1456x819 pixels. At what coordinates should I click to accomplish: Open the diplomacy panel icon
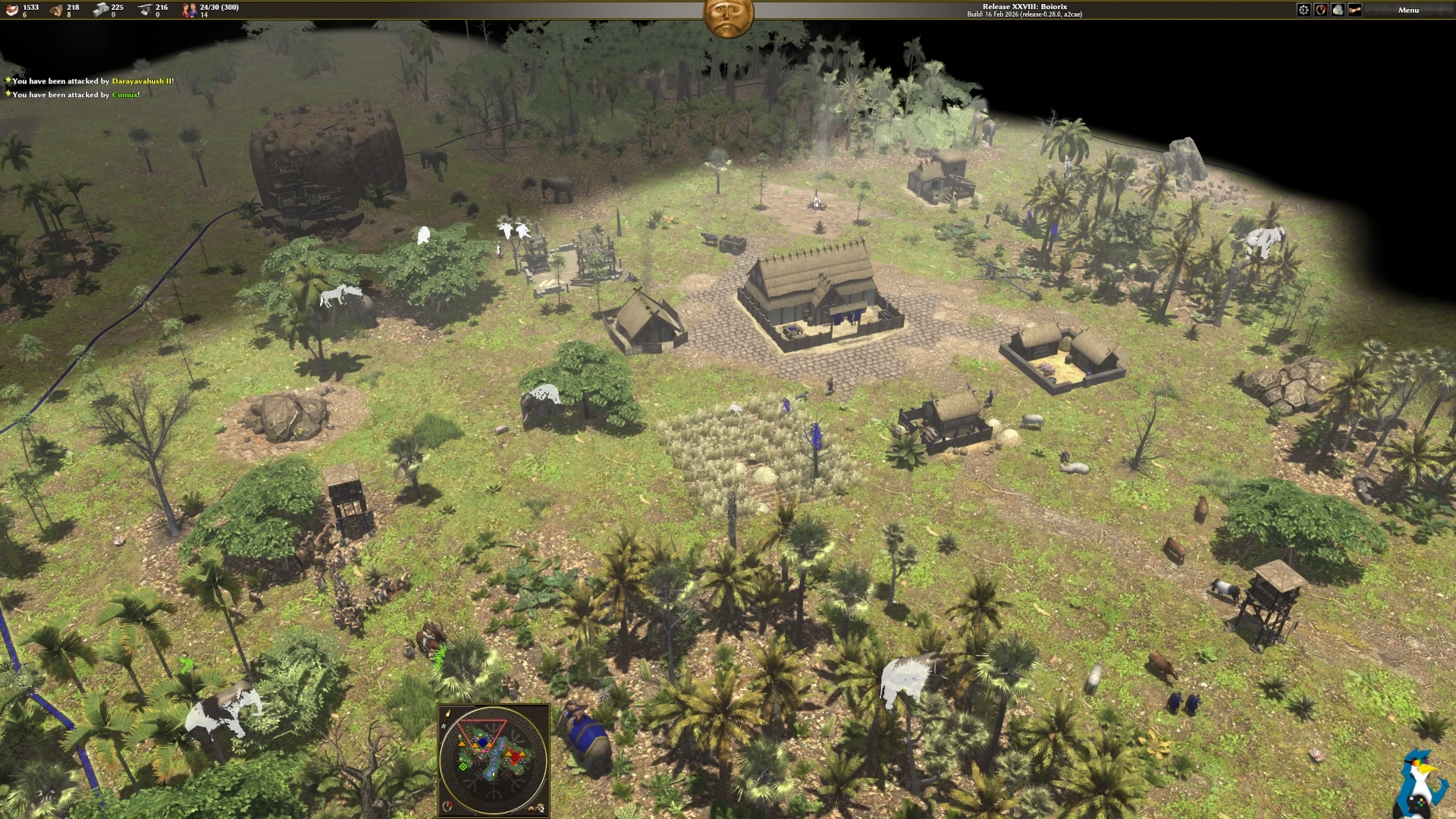1321,10
